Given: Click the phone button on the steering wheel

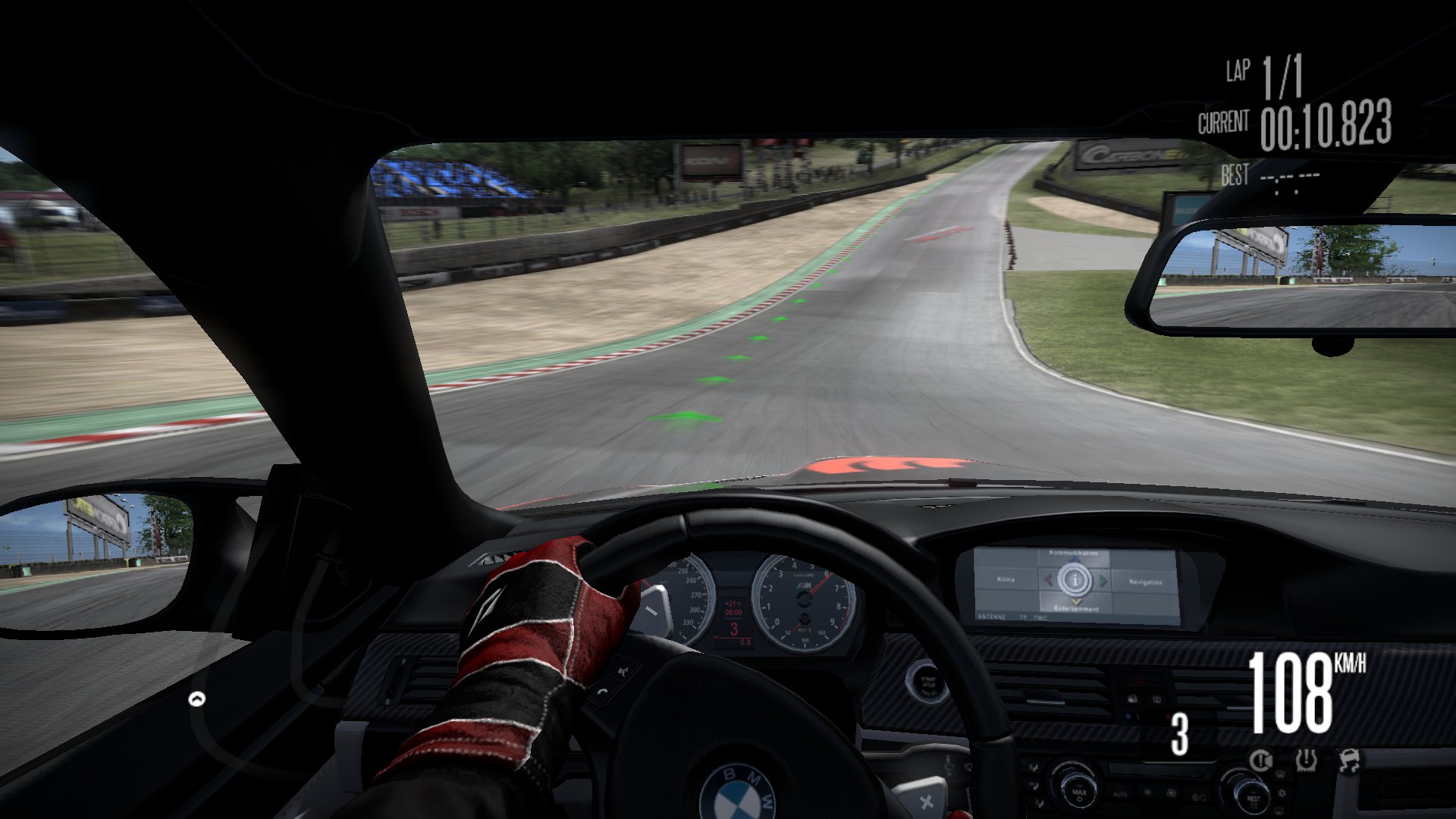Looking at the screenshot, I should pyautogui.click(x=602, y=692).
